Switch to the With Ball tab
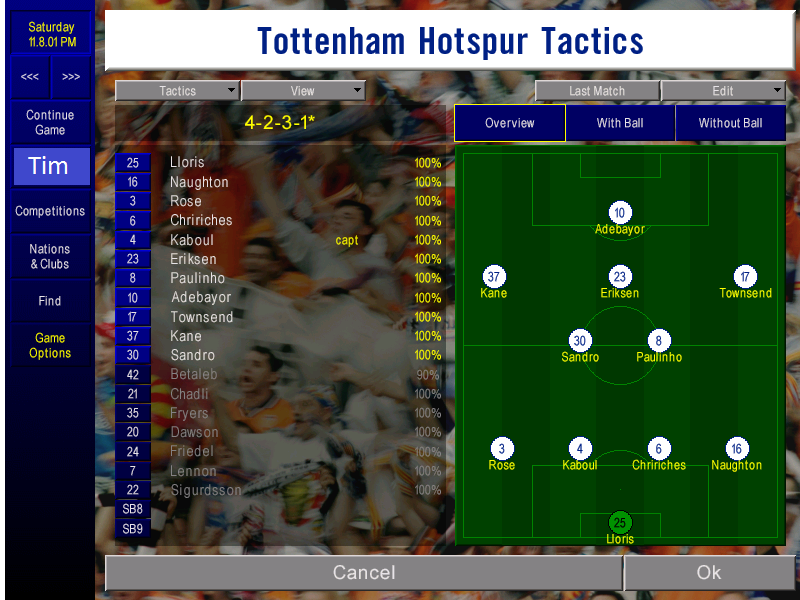The image size is (800, 600). click(620, 123)
